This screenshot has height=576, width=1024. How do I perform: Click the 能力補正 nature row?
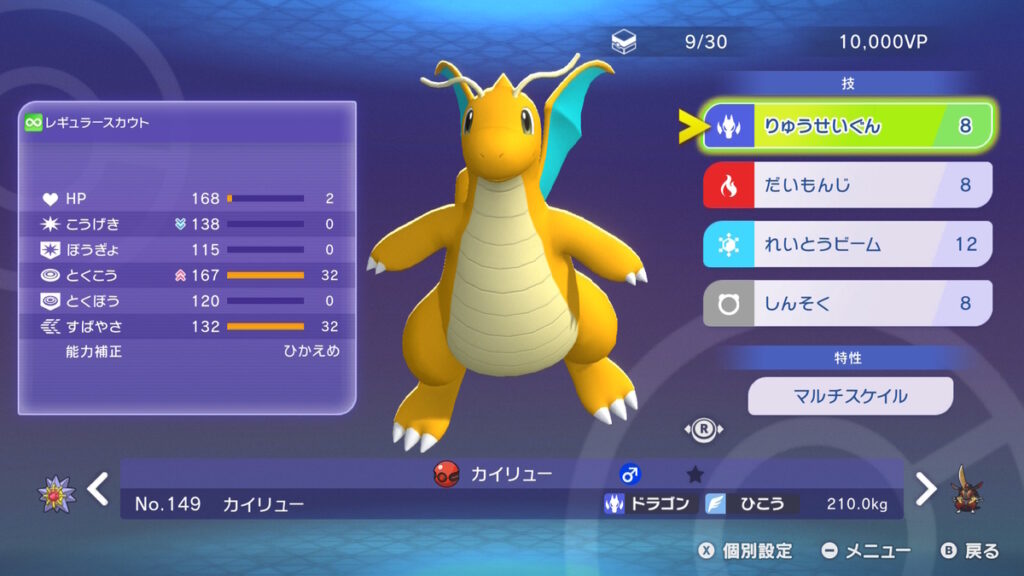click(x=186, y=351)
